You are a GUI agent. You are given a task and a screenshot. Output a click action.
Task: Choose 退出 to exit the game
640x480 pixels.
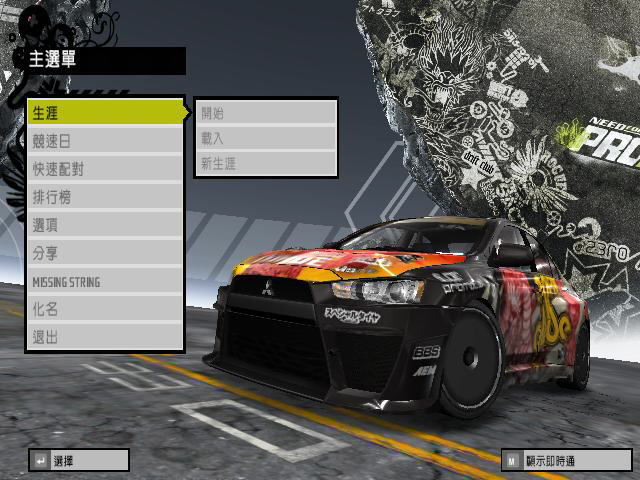tap(105, 337)
